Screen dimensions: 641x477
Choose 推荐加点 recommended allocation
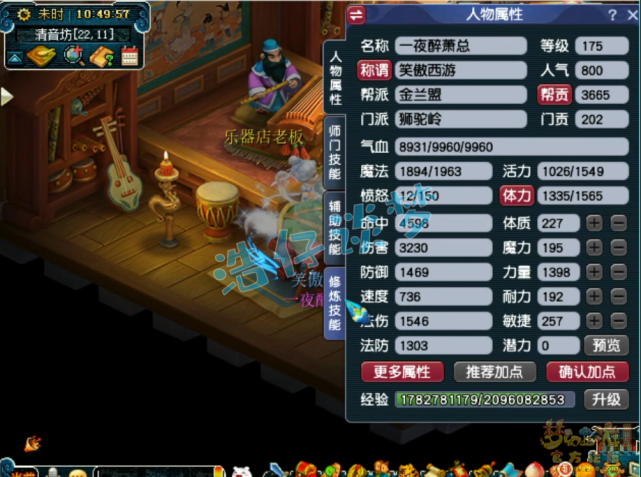click(x=494, y=372)
